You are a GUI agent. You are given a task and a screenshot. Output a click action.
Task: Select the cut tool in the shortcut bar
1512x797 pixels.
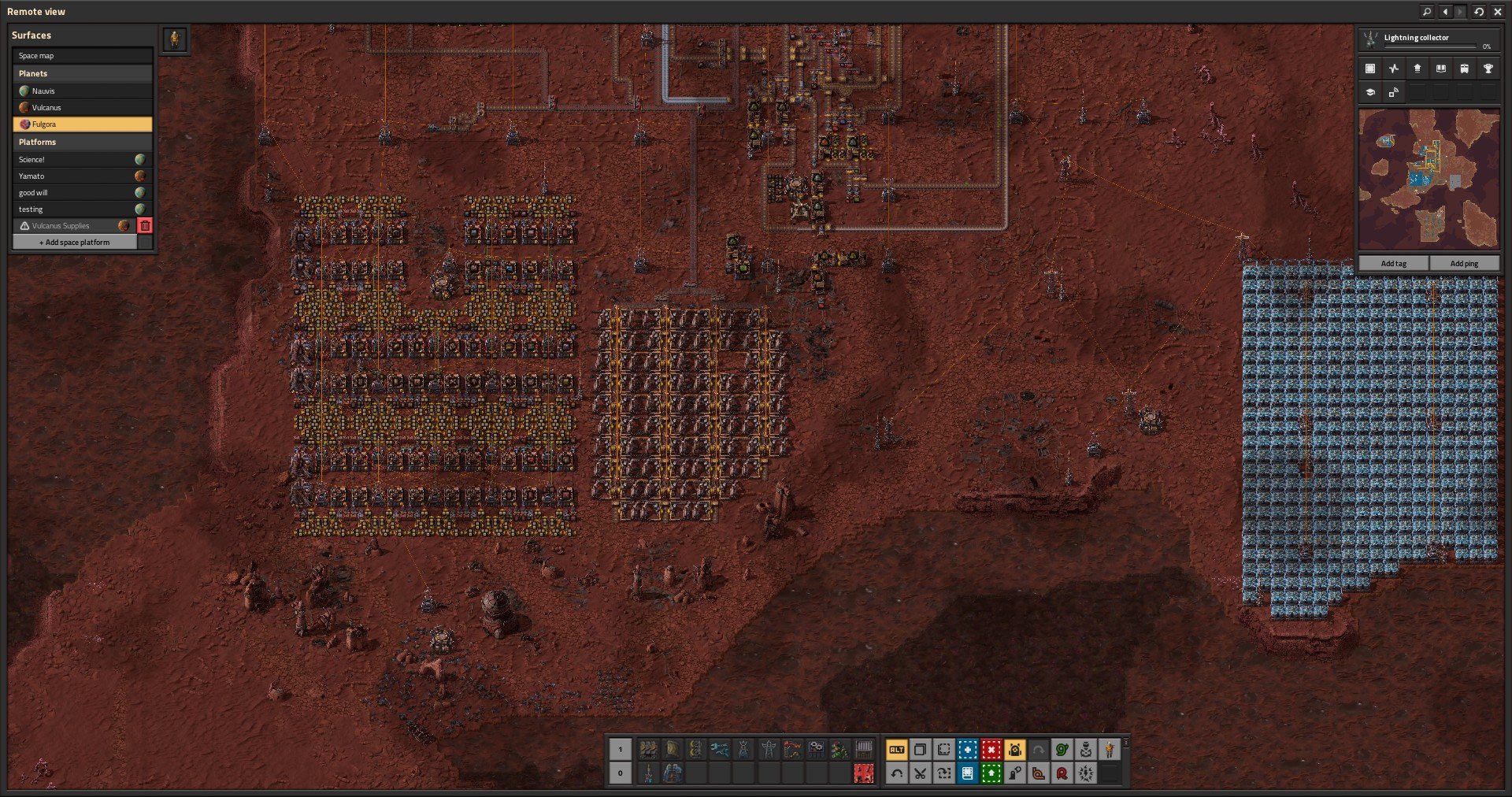919,773
